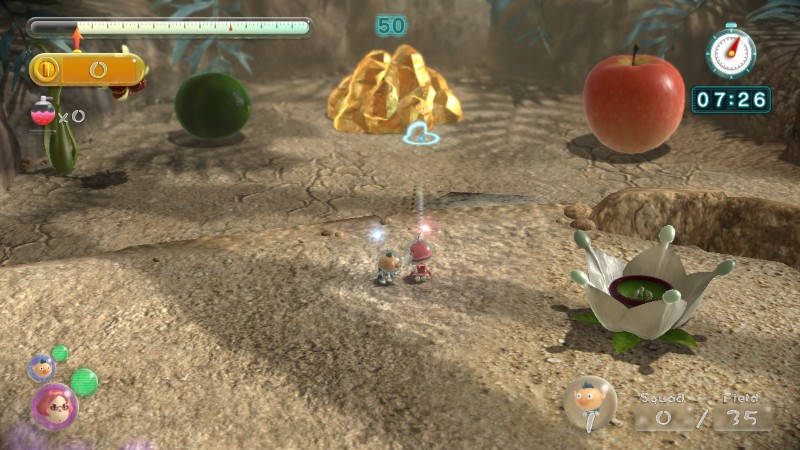Click the ultra-spicy spray bottle icon
Screen dimensions: 800x450
point(44,112)
